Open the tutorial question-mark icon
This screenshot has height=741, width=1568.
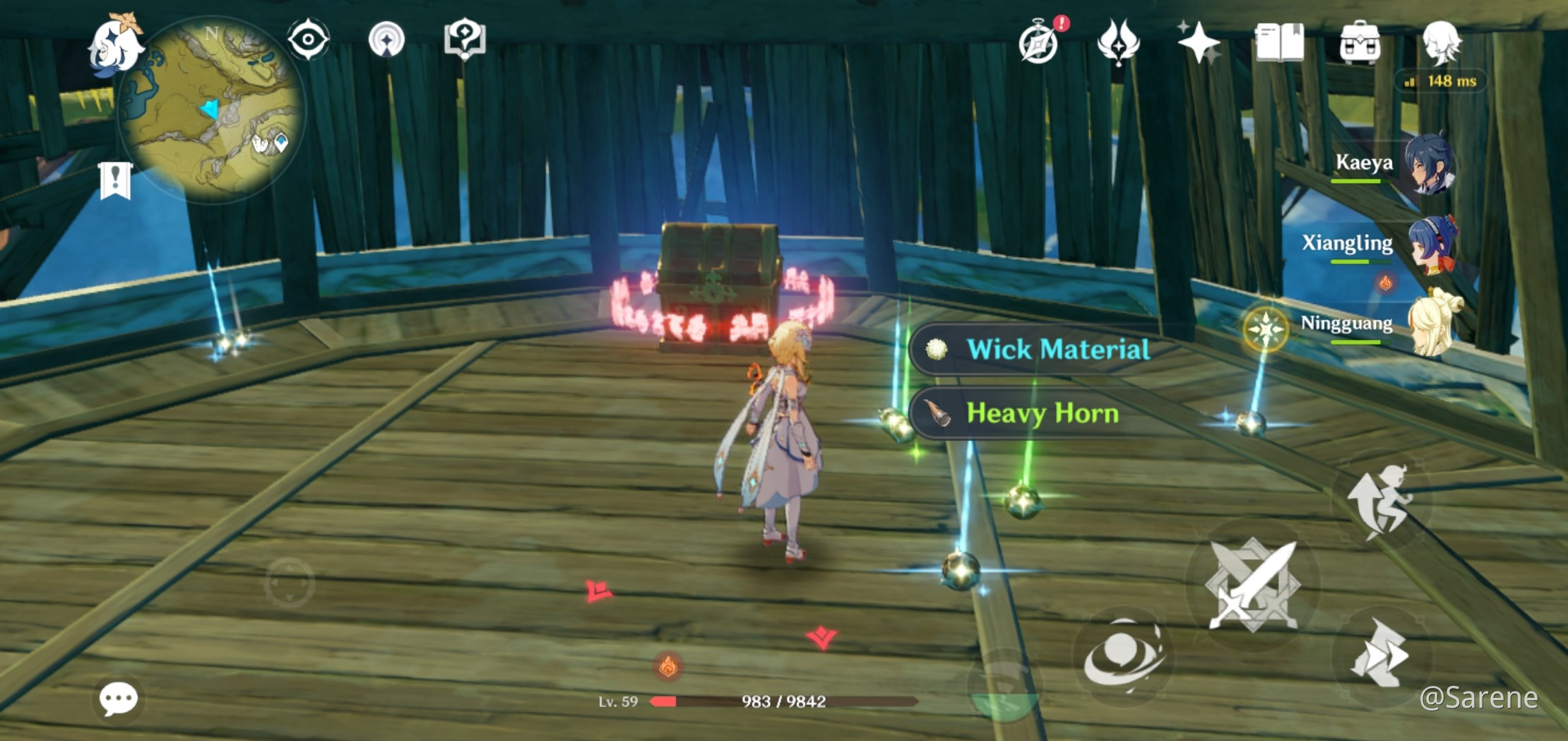tap(464, 40)
